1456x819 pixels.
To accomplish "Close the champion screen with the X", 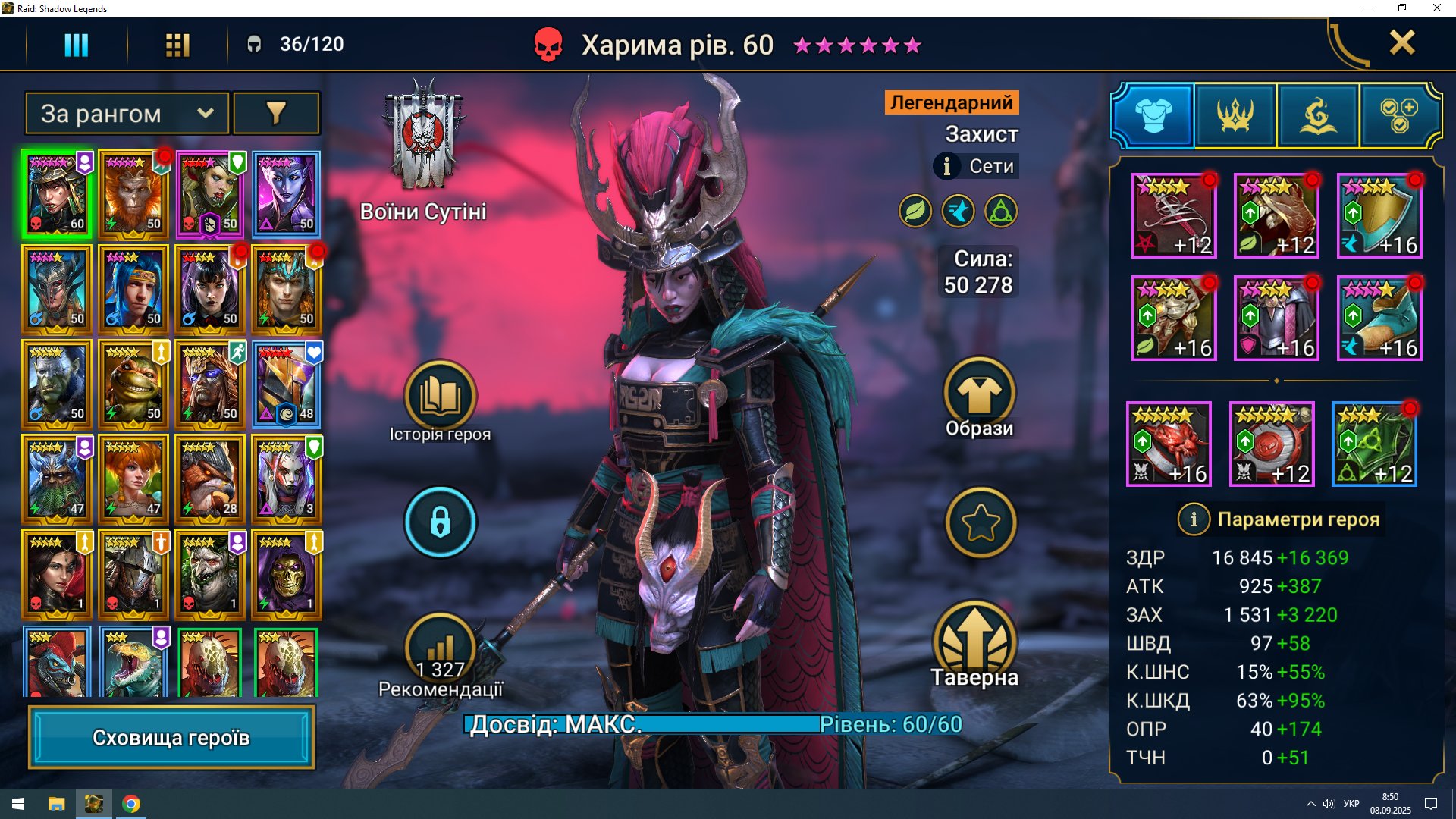I will [1401, 43].
